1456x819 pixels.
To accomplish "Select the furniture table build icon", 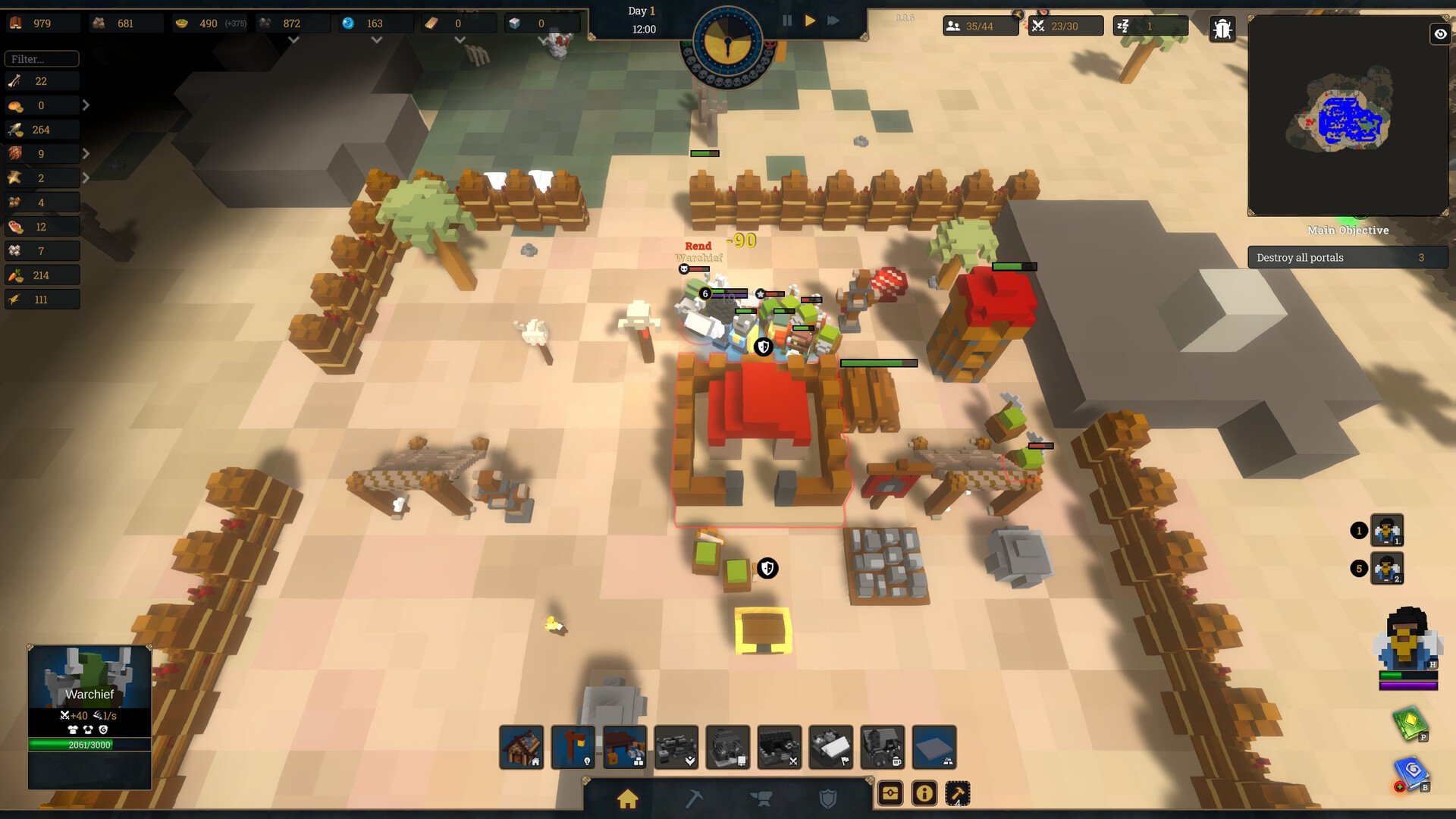I will pos(625,748).
